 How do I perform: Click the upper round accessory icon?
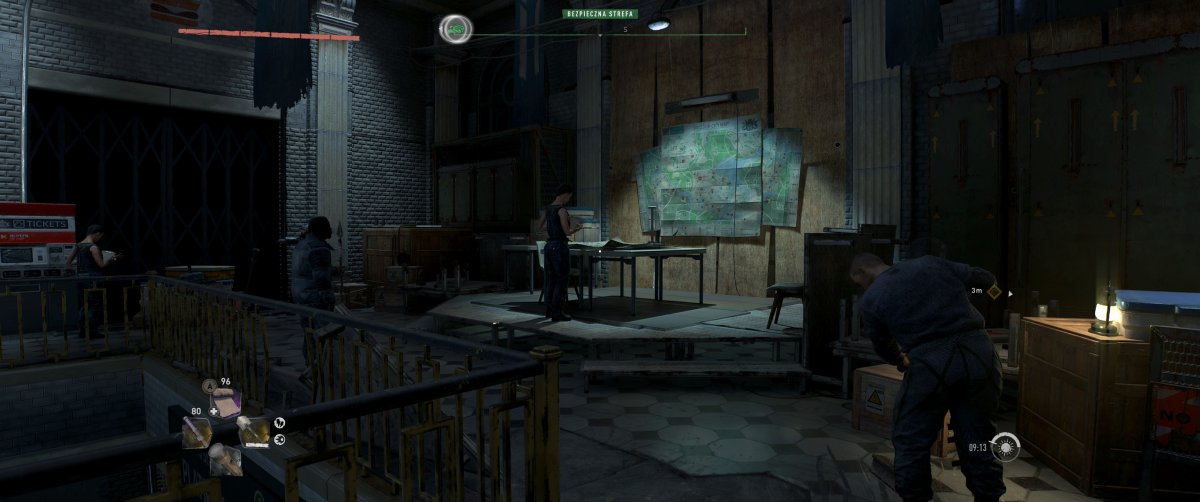pos(279,422)
